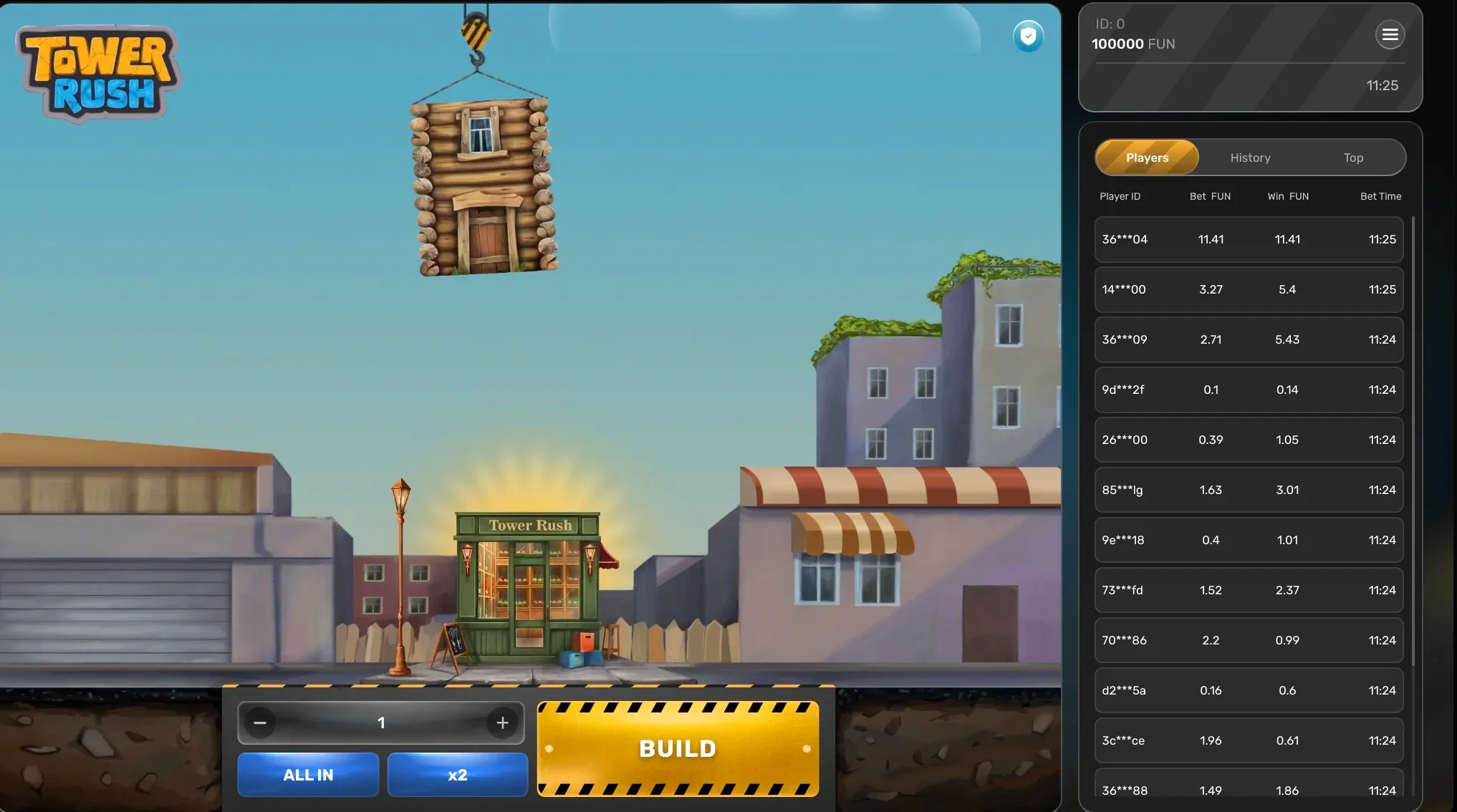Switch to the History tab
Viewport: 1457px width, 812px height.
(1249, 157)
